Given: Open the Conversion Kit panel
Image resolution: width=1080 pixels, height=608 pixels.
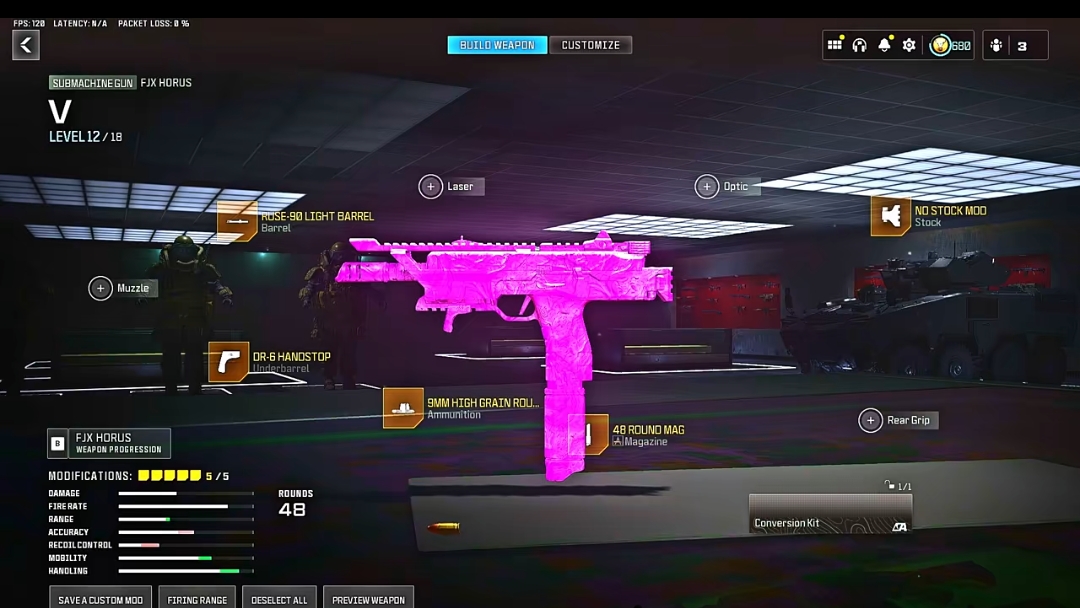Looking at the screenshot, I should pos(830,514).
